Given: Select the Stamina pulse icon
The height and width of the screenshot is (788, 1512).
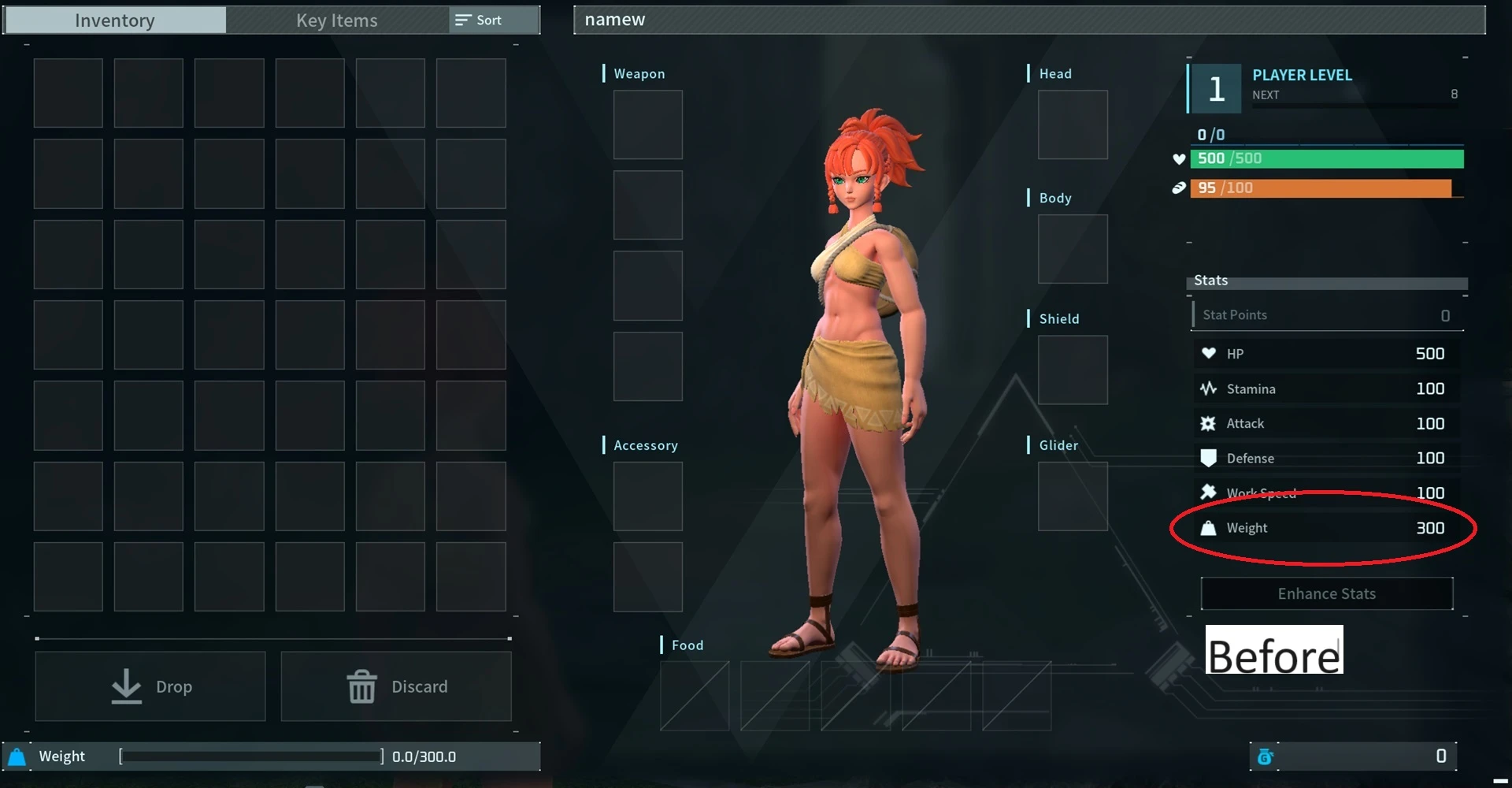Looking at the screenshot, I should pos(1209,388).
